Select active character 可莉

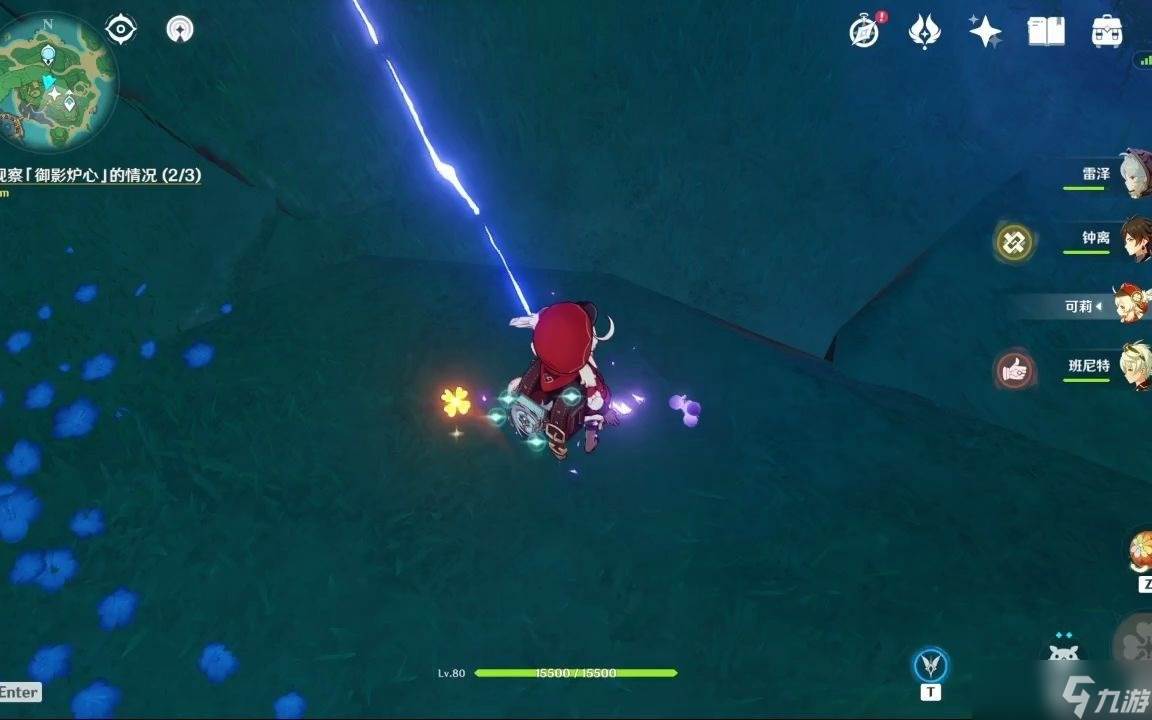[x=1130, y=306]
